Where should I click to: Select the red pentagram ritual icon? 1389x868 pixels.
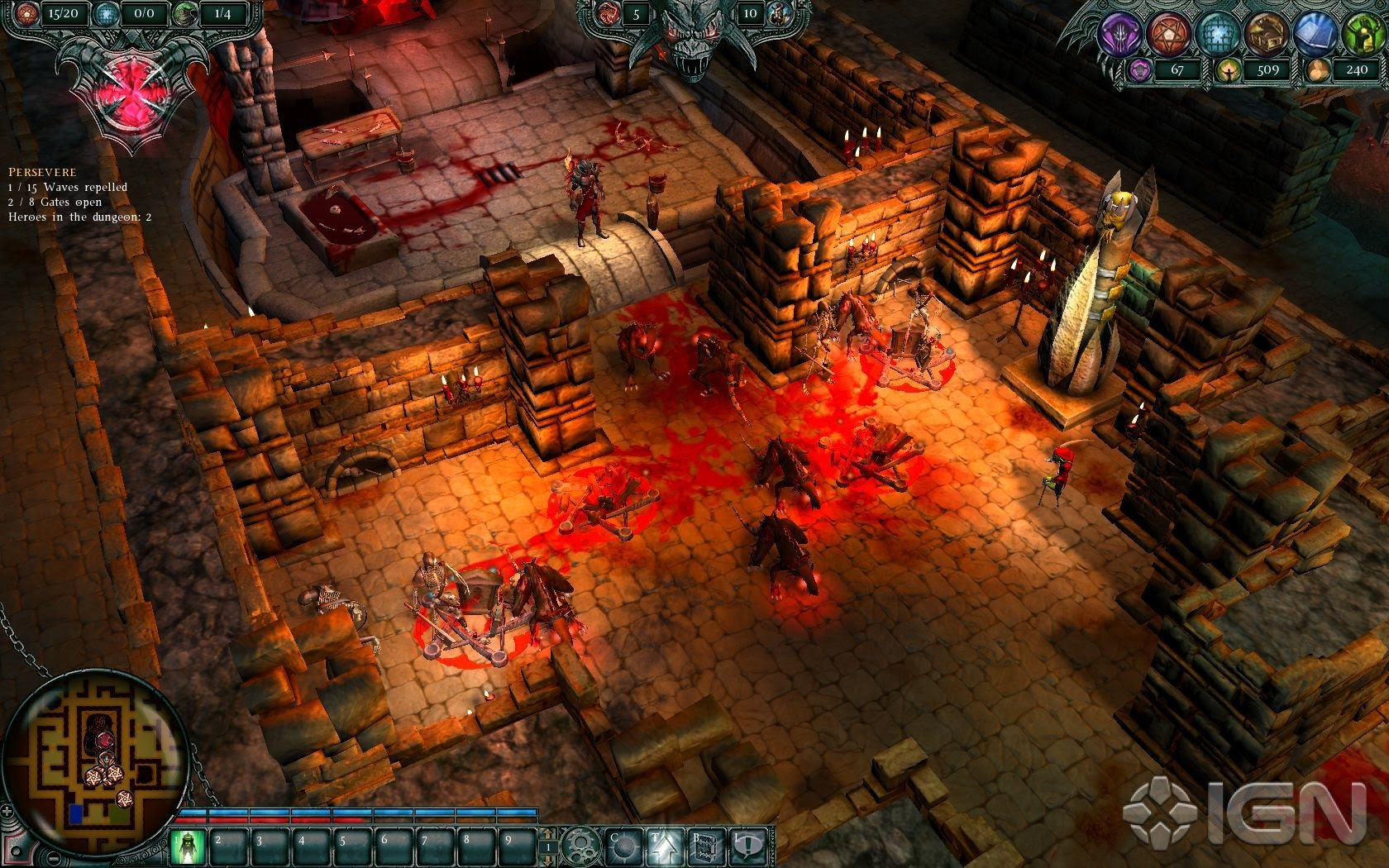(x=1167, y=33)
